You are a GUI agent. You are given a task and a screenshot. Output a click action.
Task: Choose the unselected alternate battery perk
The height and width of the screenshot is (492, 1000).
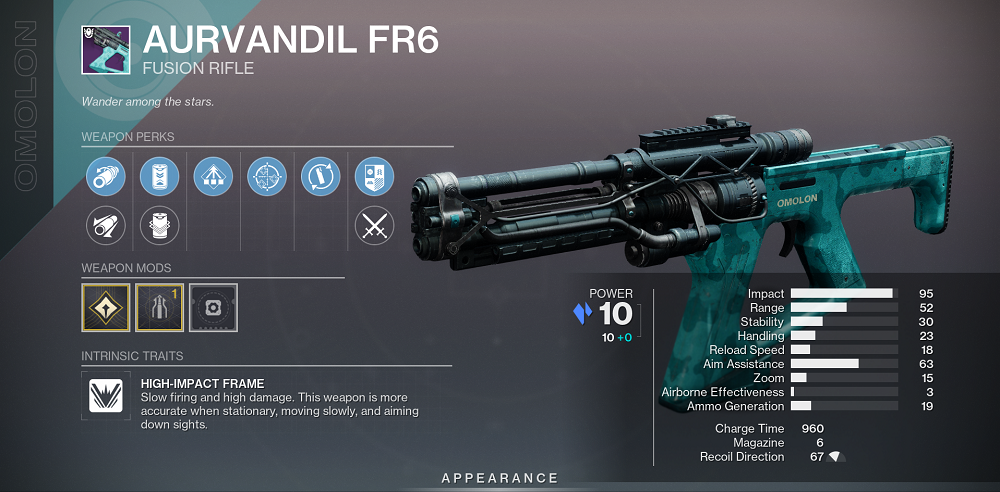158,227
